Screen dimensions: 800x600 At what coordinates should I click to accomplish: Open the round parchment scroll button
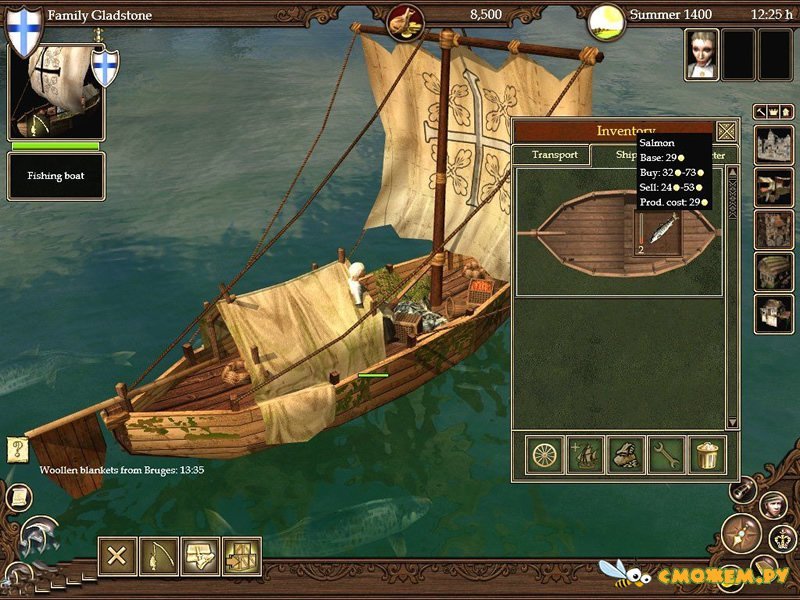17,497
